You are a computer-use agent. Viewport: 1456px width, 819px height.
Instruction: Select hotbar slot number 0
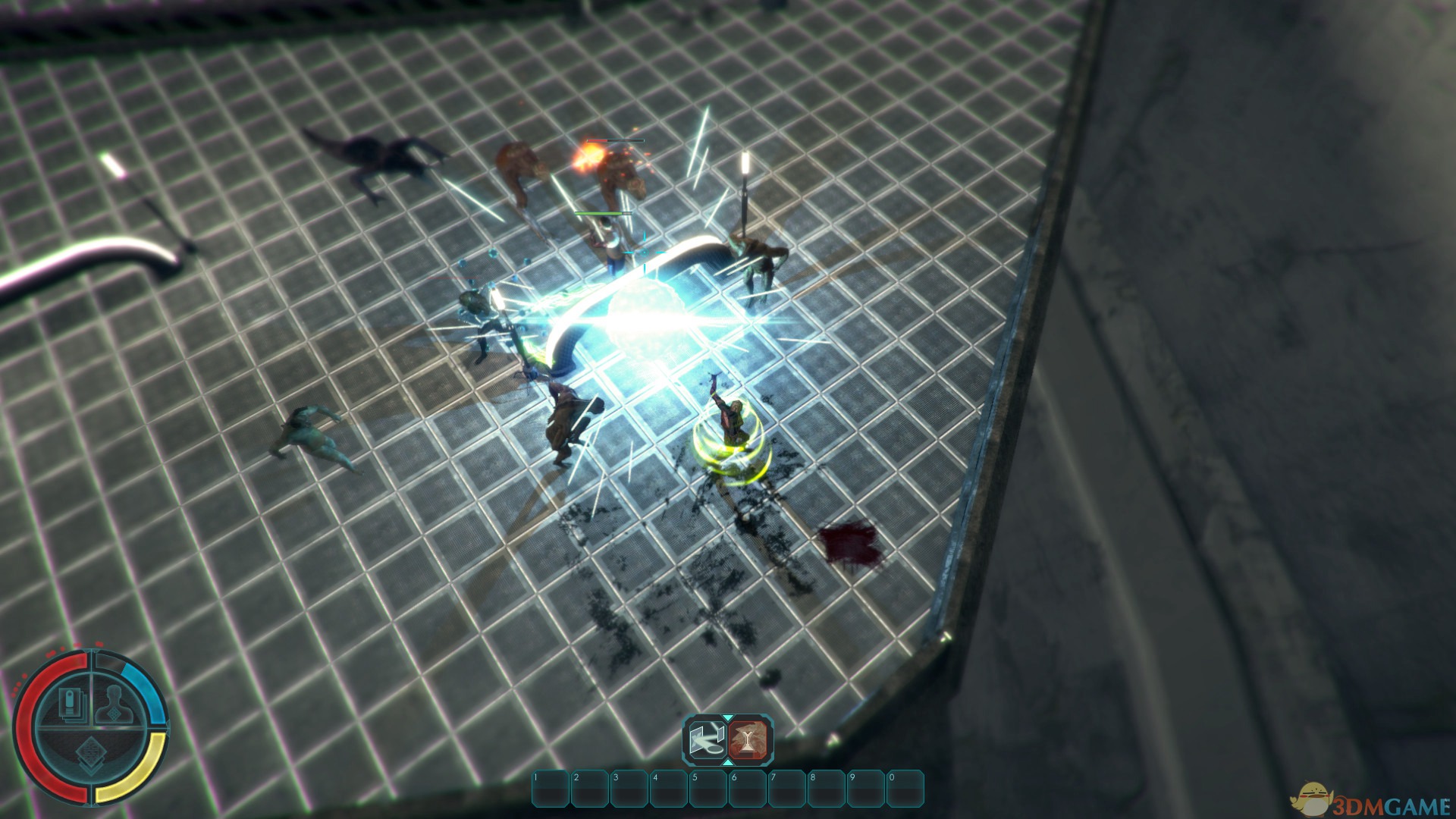point(905,789)
